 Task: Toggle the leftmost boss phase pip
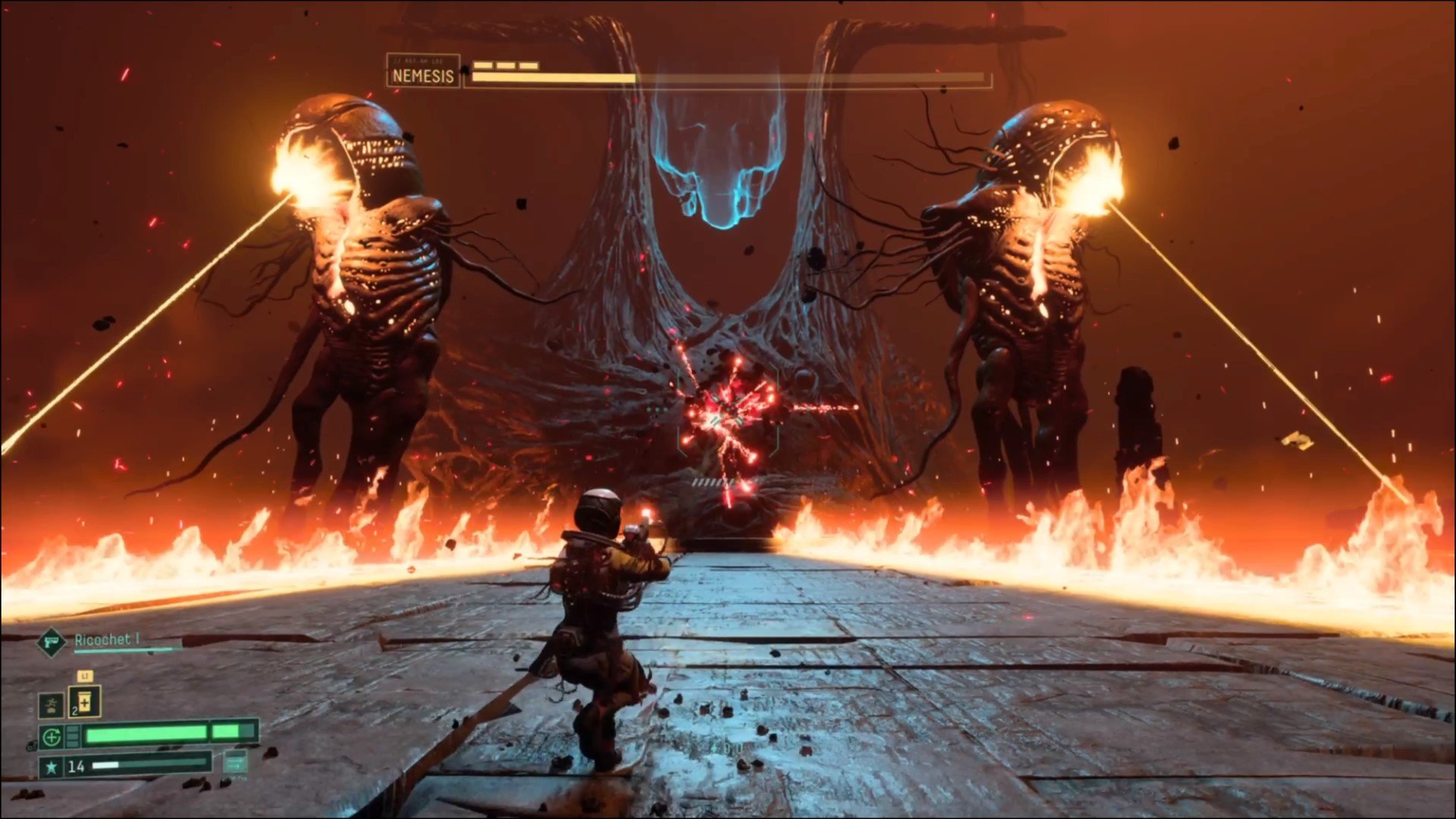tap(482, 65)
